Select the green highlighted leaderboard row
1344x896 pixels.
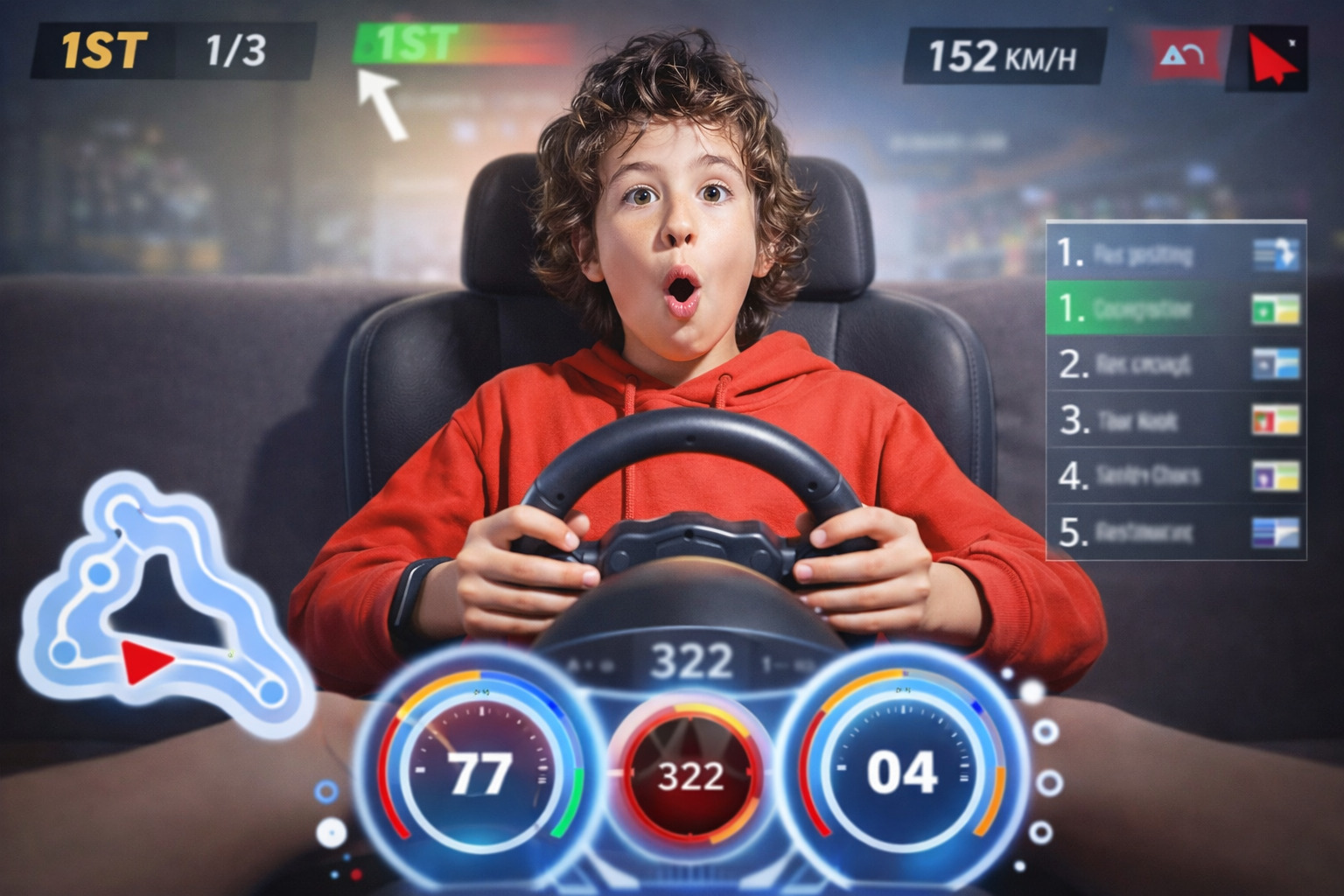1175,309
